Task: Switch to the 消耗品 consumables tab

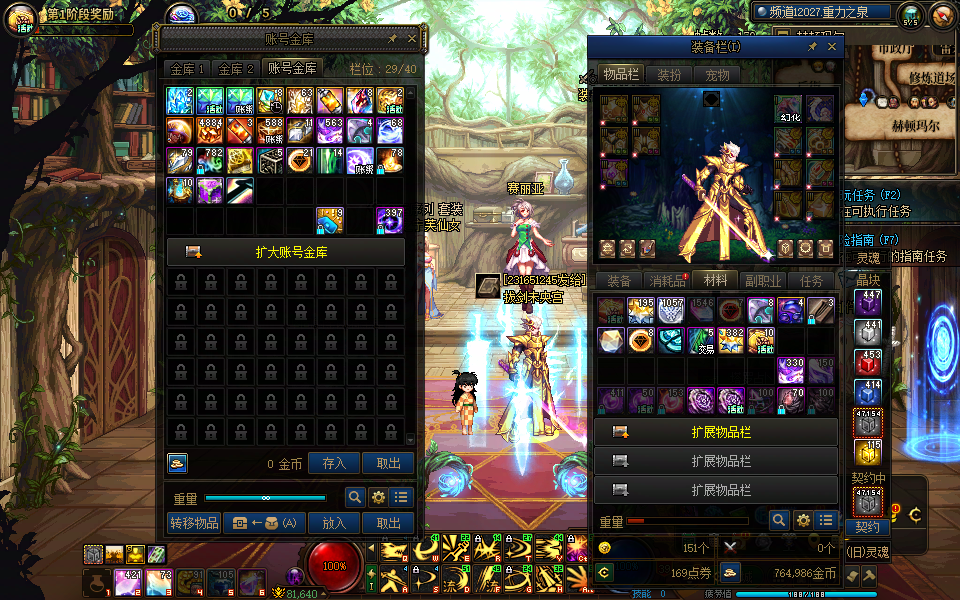Action: click(667, 281)
